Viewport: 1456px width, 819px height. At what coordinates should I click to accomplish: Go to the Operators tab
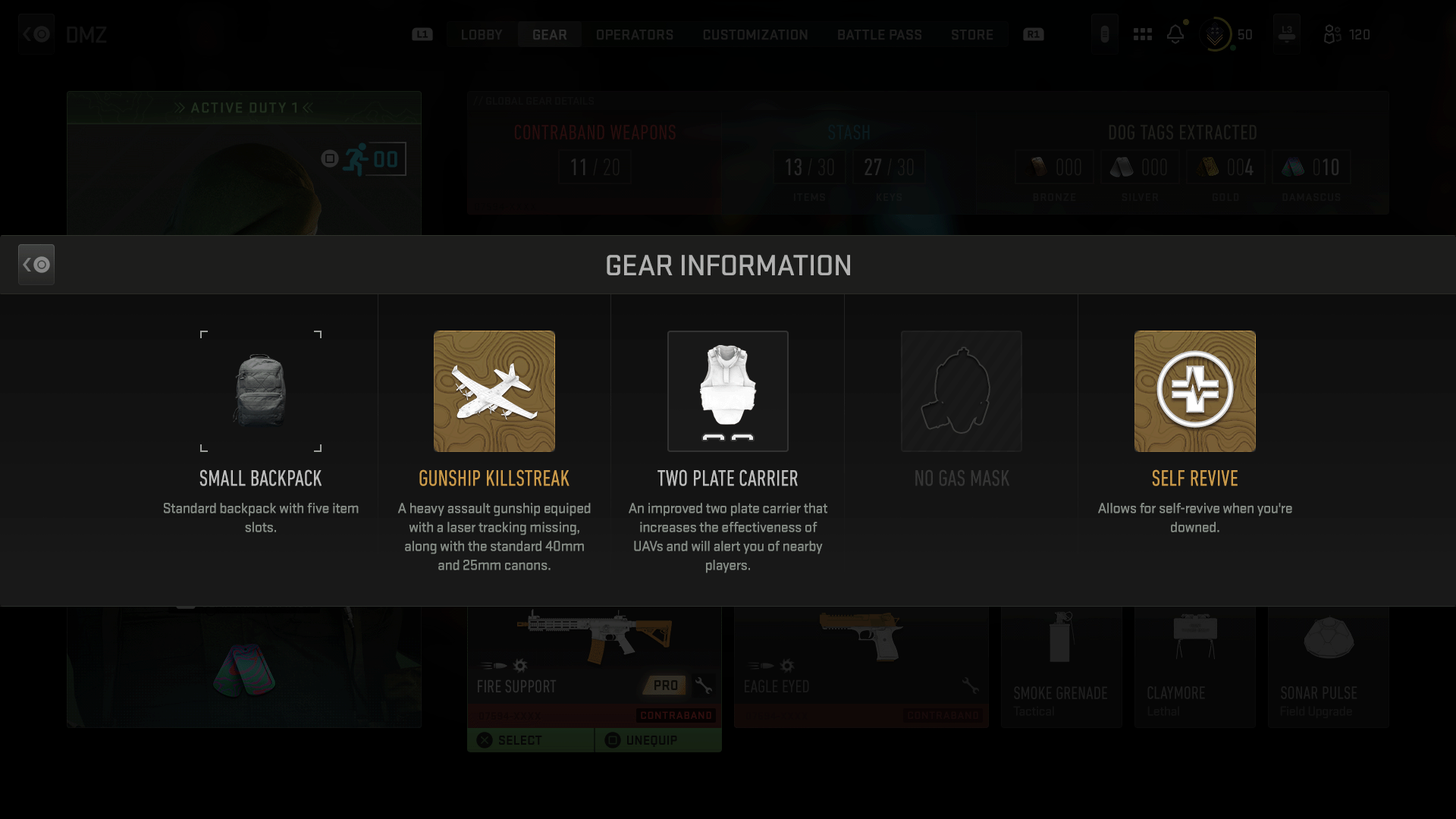[x=635, y=35]
